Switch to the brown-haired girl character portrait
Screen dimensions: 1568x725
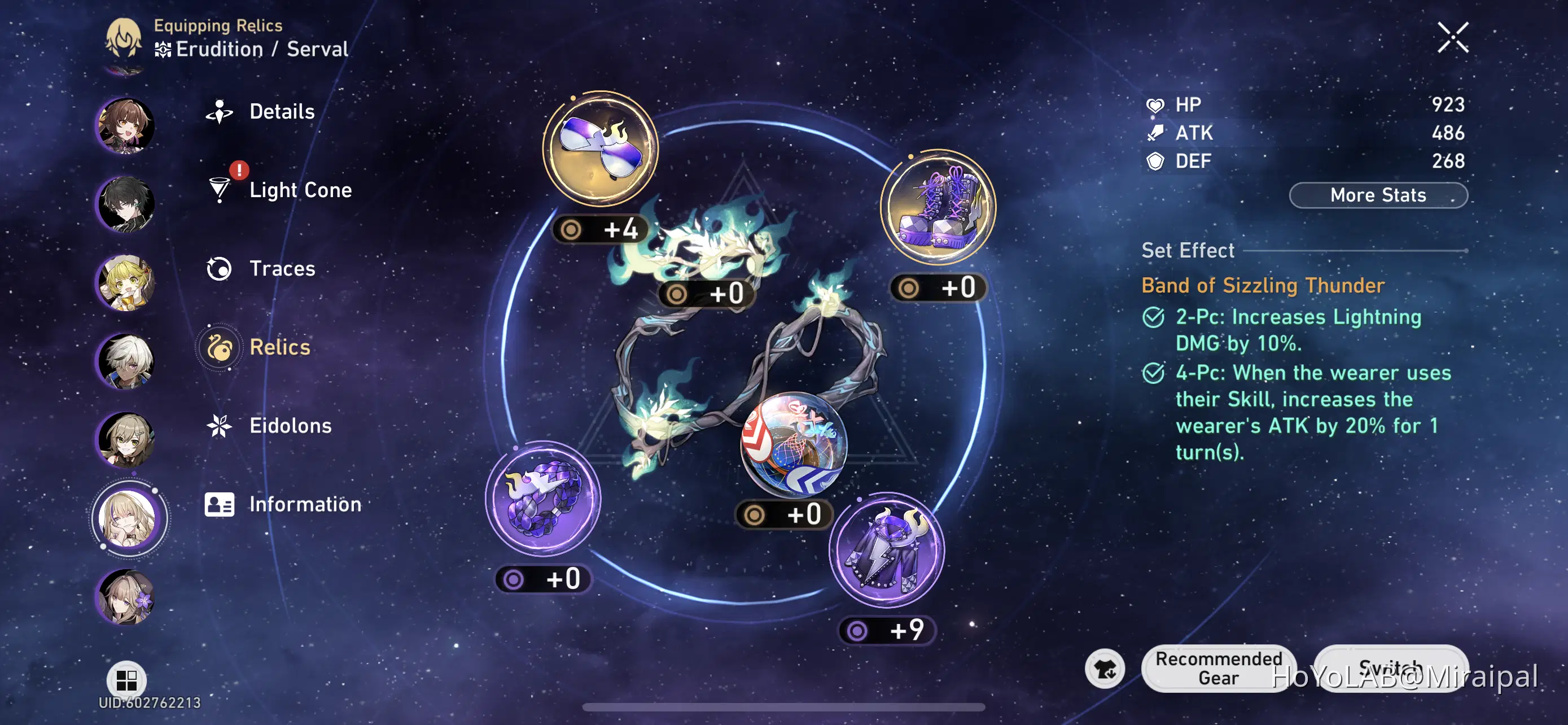126,125
